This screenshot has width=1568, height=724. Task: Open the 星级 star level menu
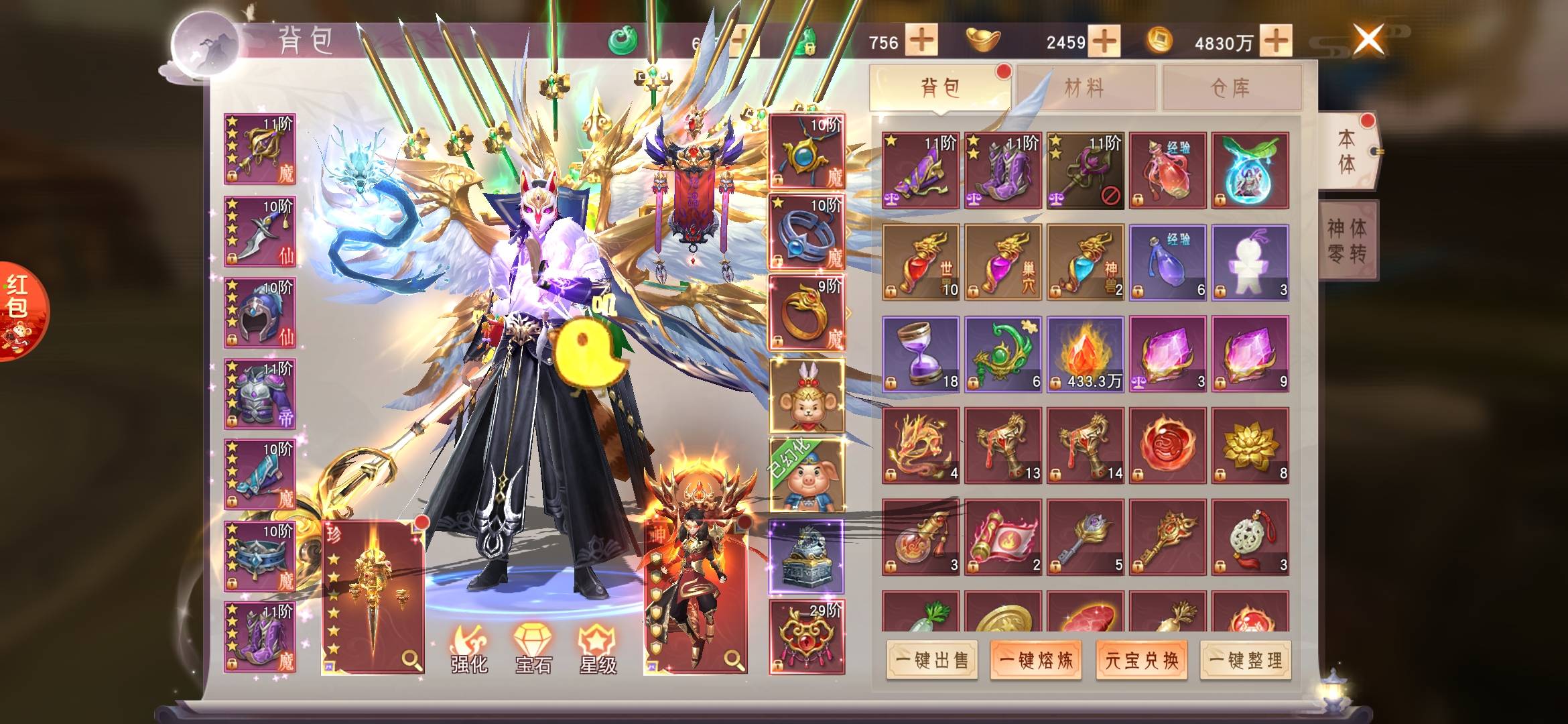pyautogui.click(x=597, y=648)
